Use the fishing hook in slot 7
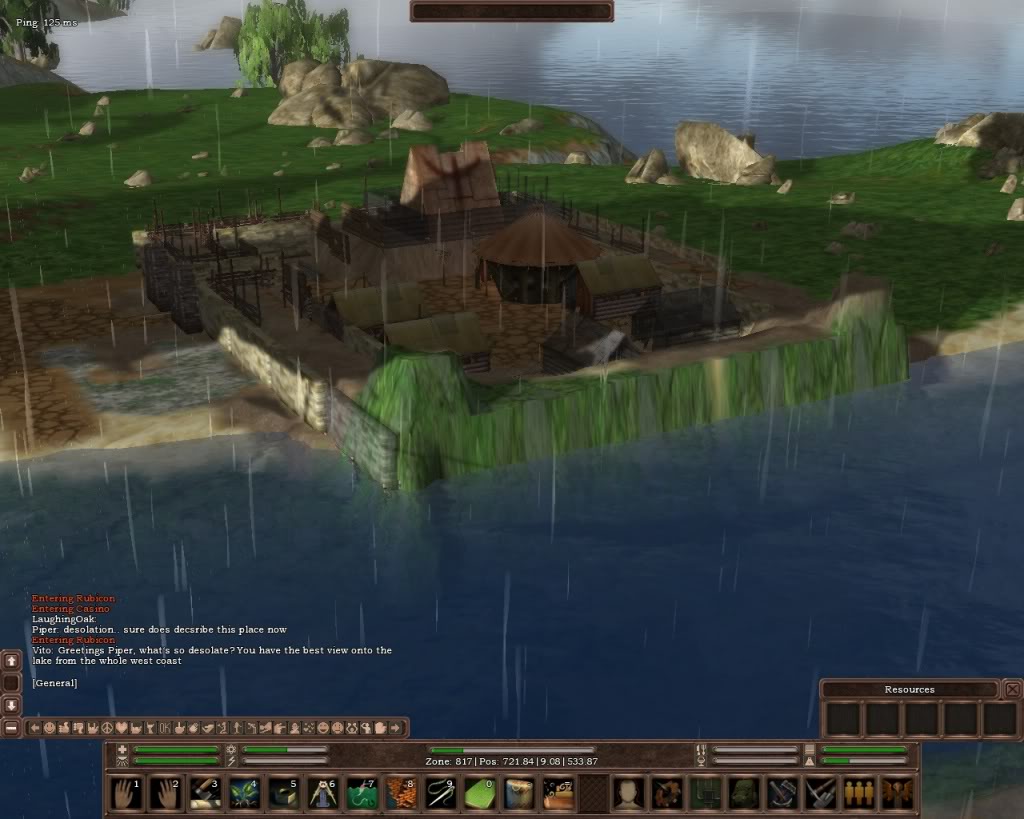Screen dimensions: 1024x819 pyautogui.click(x=361, y=794)
